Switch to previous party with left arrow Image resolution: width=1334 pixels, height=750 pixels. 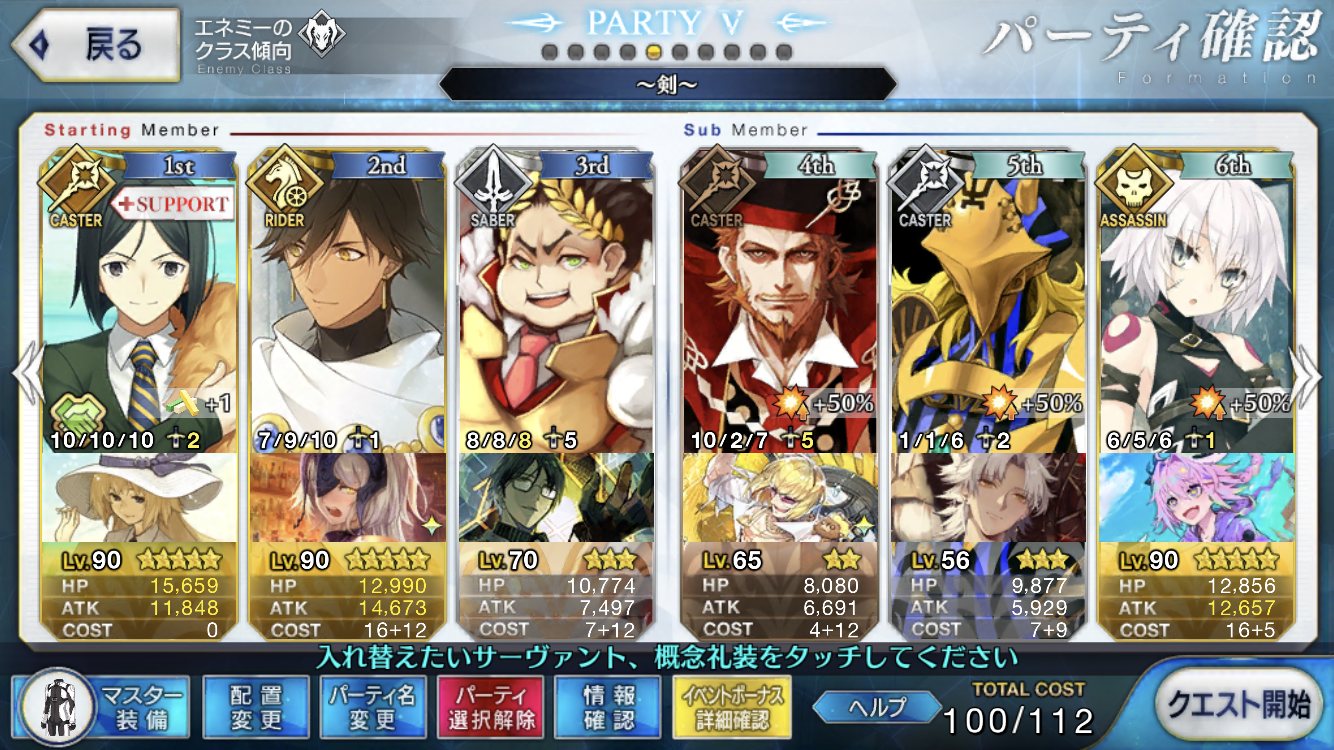[x=26, y=375]
